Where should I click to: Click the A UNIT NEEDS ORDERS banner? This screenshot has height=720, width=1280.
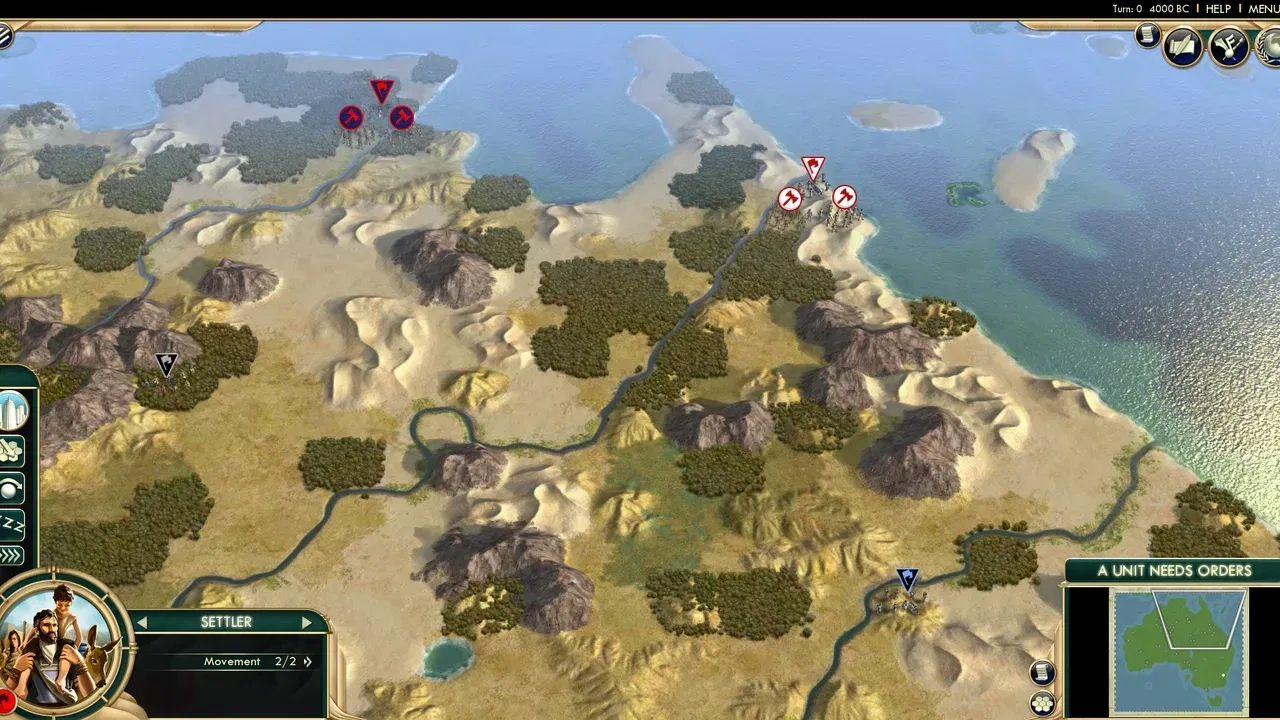pos(1175,570)
